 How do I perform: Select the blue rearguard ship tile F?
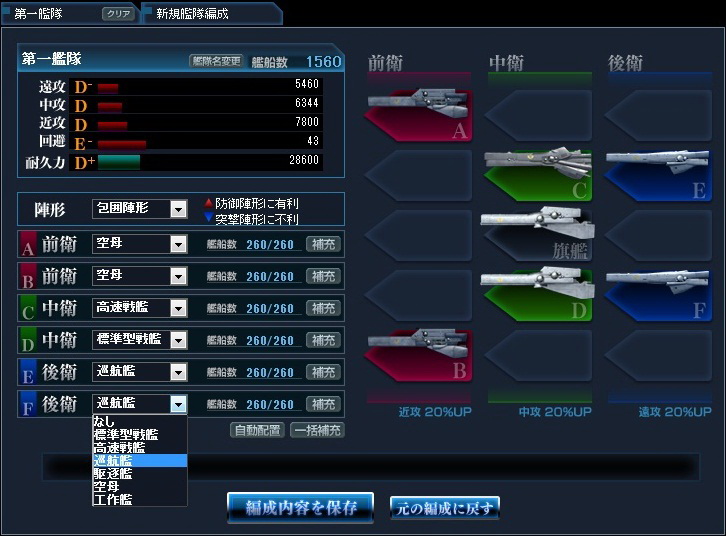tap(657, 292)
